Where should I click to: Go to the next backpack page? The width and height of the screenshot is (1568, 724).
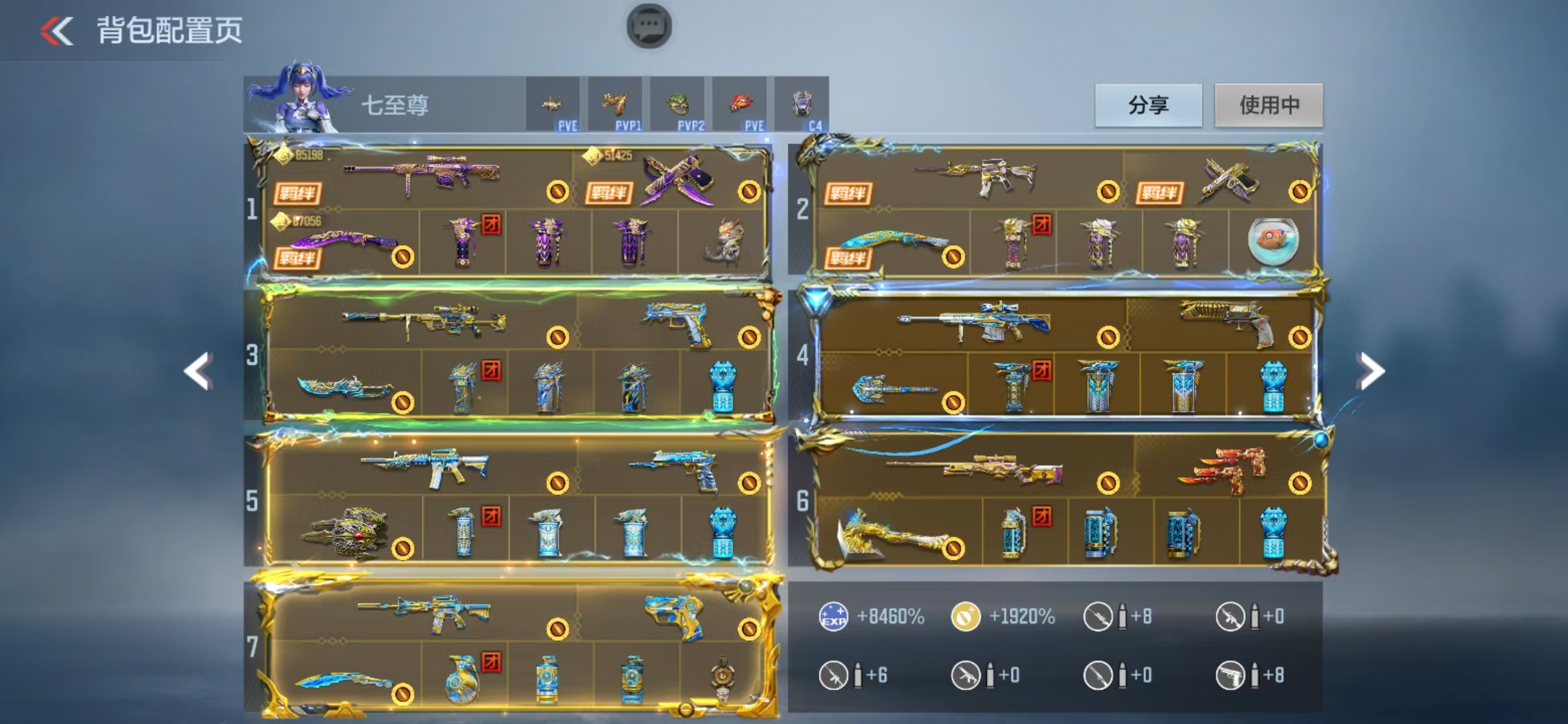[x=1372, y=371]
